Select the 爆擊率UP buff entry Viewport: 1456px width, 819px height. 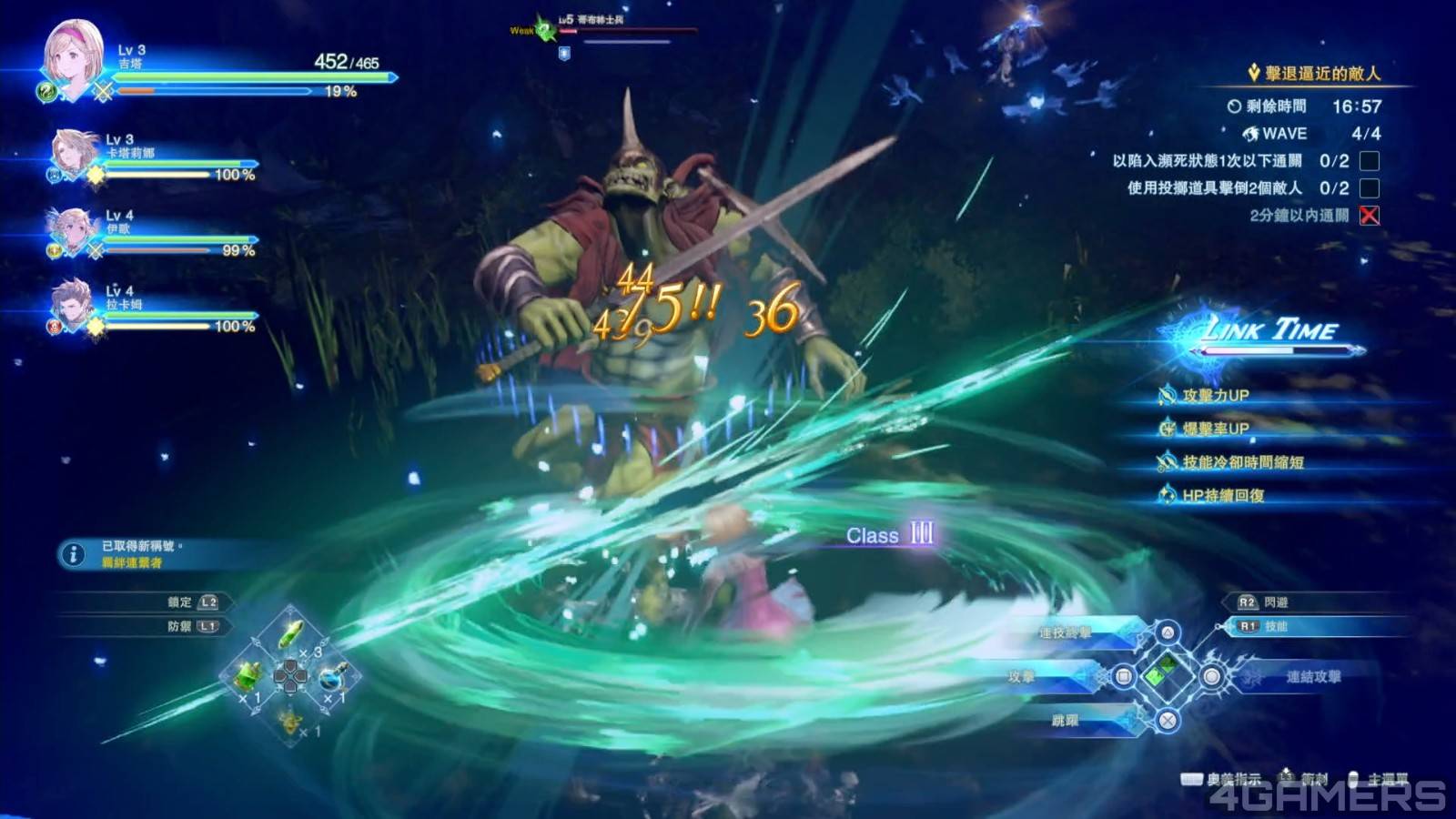pyautogui.click(x=1214, y=429)
